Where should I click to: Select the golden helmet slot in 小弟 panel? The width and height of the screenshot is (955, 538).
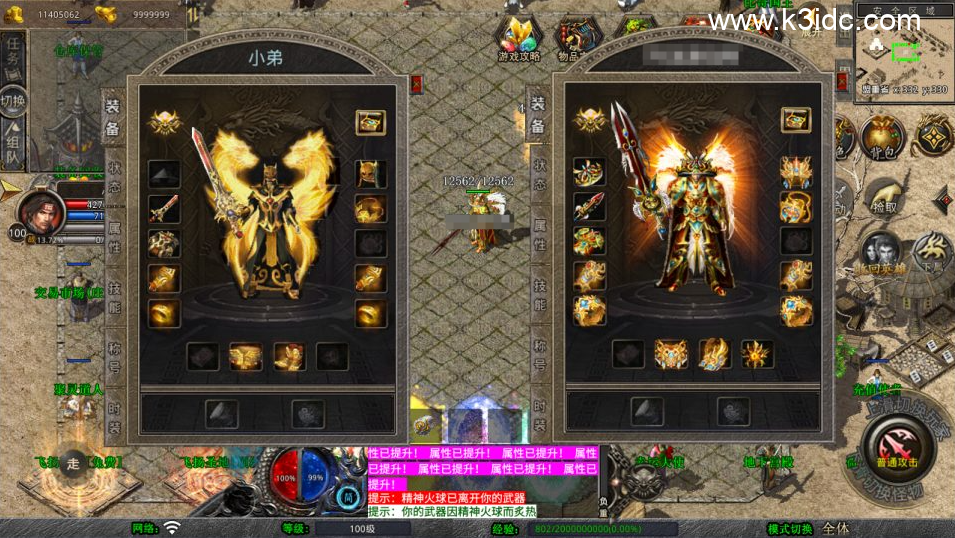(x=371, y=174)
